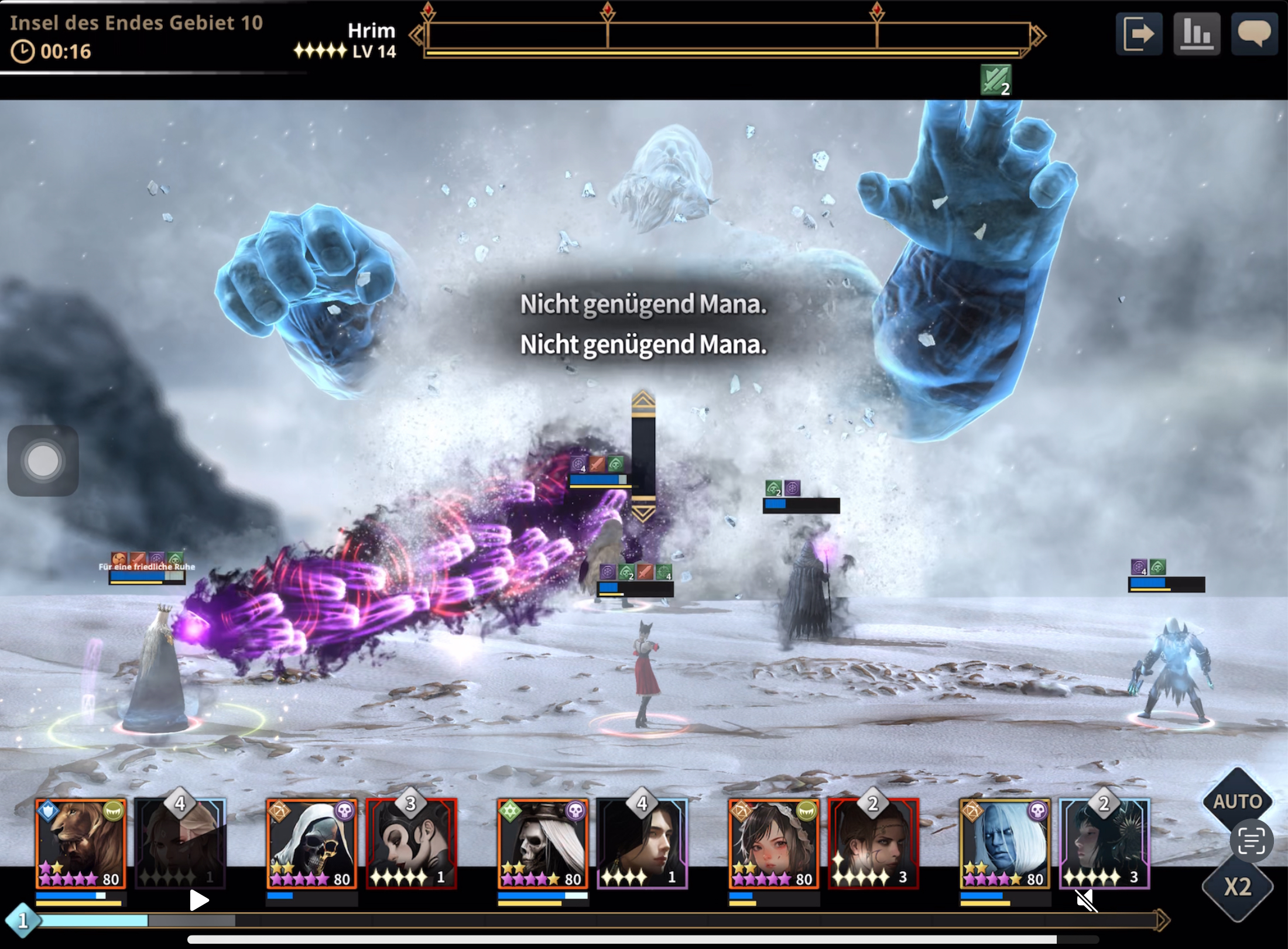Select the white-haired skeleton with hat hero card
The width and height of the screenshot is (1288, 949).
coord(542,843)
